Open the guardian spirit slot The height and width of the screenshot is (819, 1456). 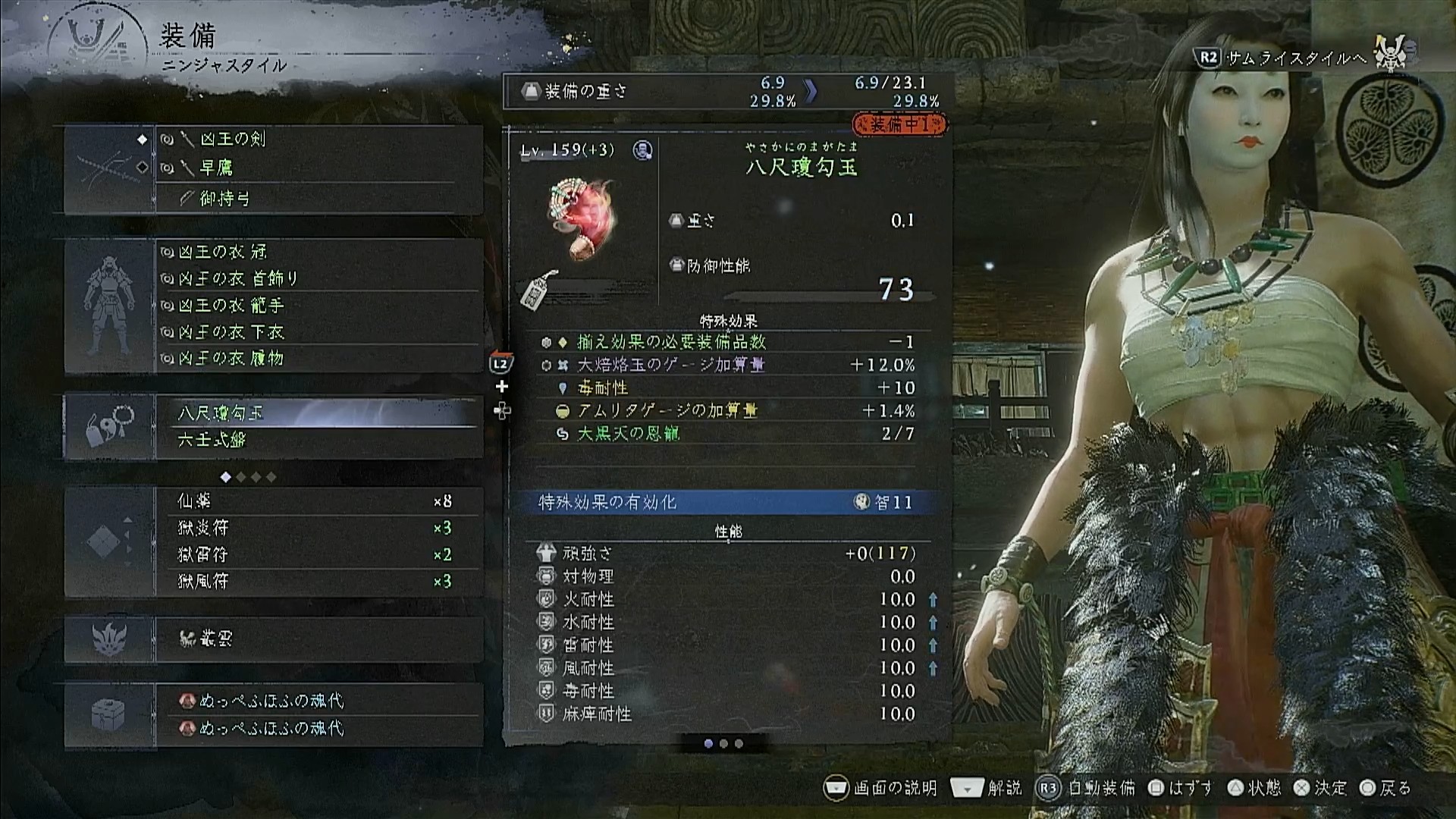[318, 639]
